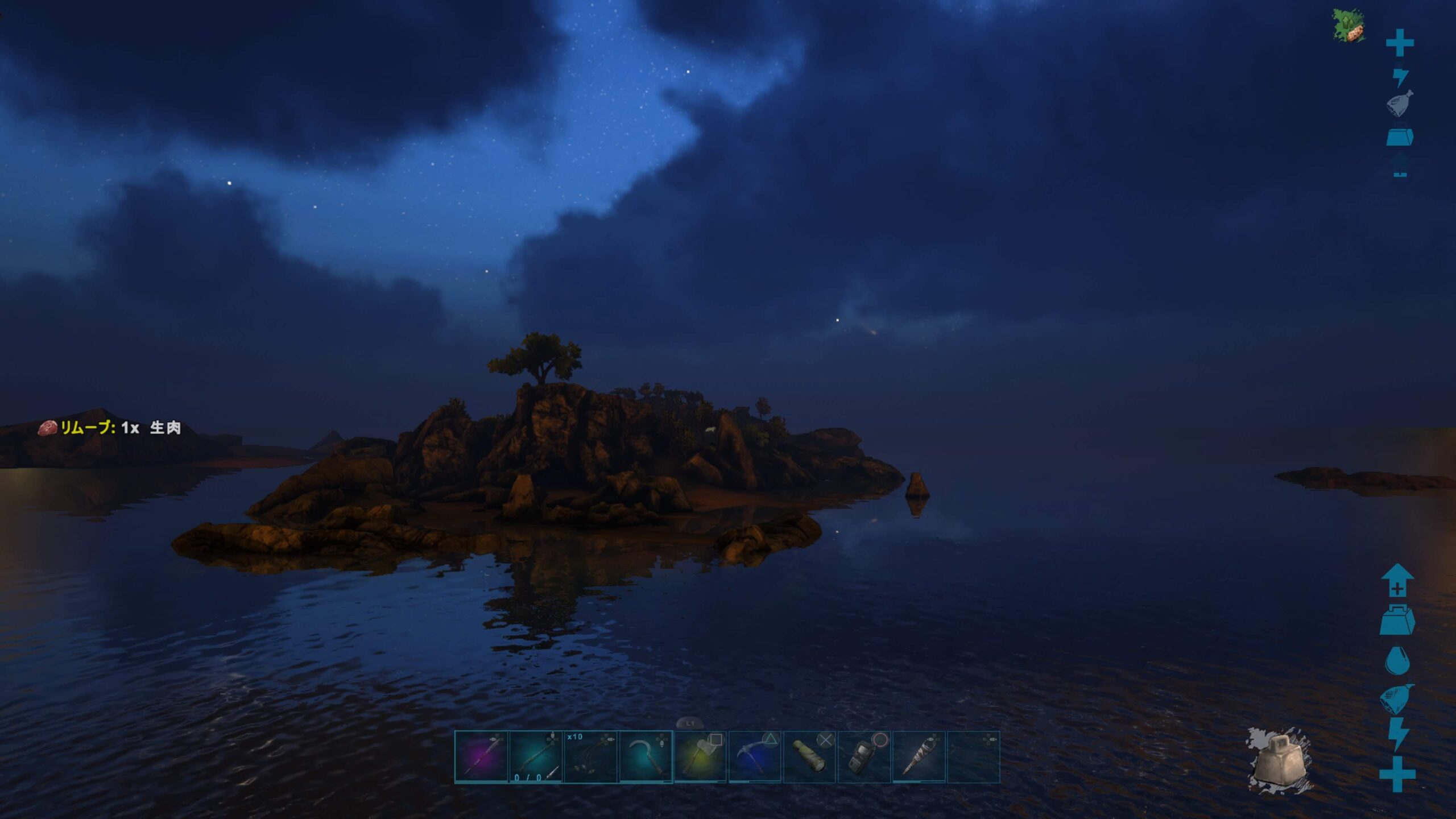This screenshot has height=819, width=1456.
Task: Equip the sickle from the hotbar
Action: coord(645,757)
